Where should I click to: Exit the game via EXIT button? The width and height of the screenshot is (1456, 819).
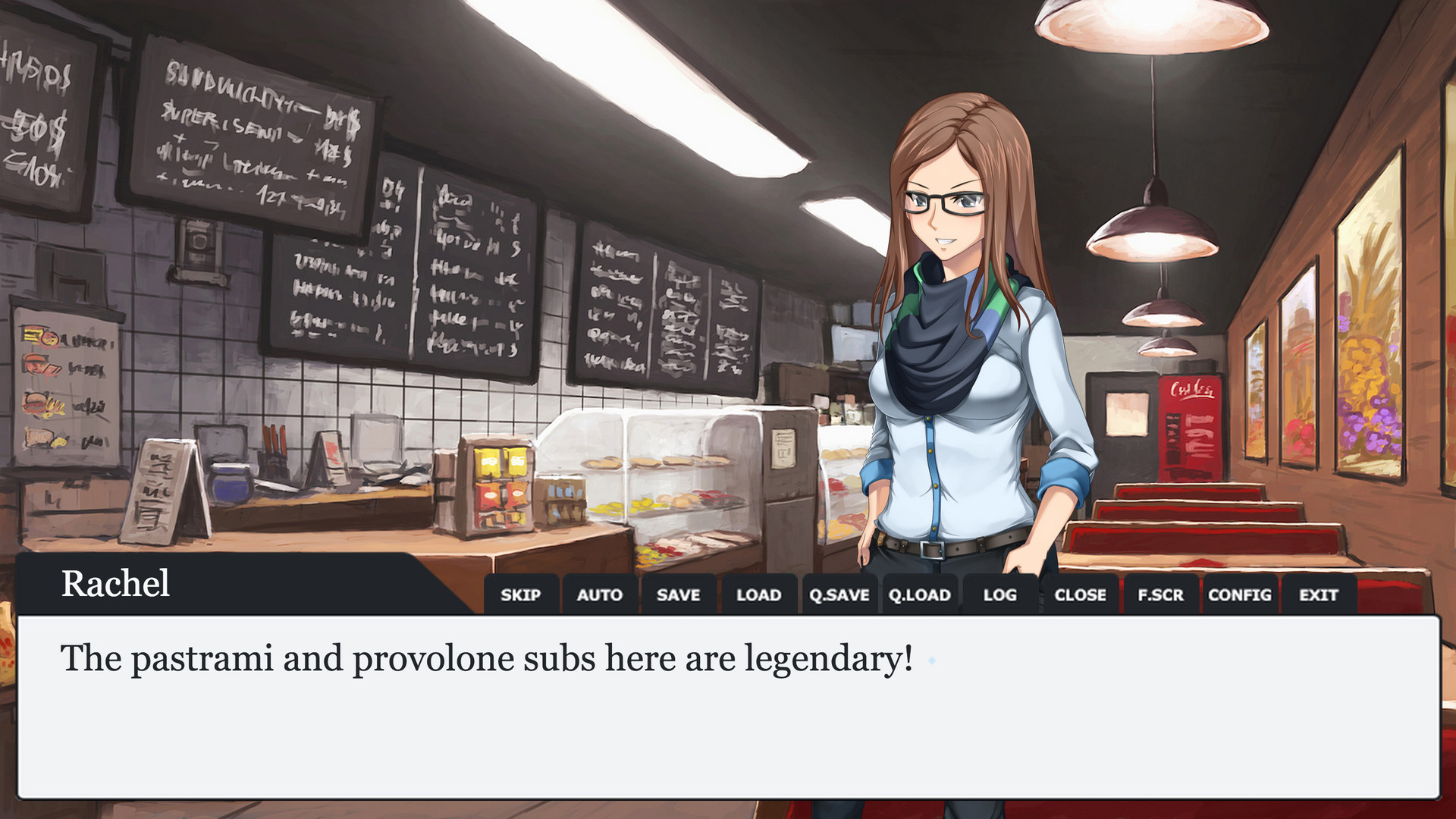coord(1319,595)
